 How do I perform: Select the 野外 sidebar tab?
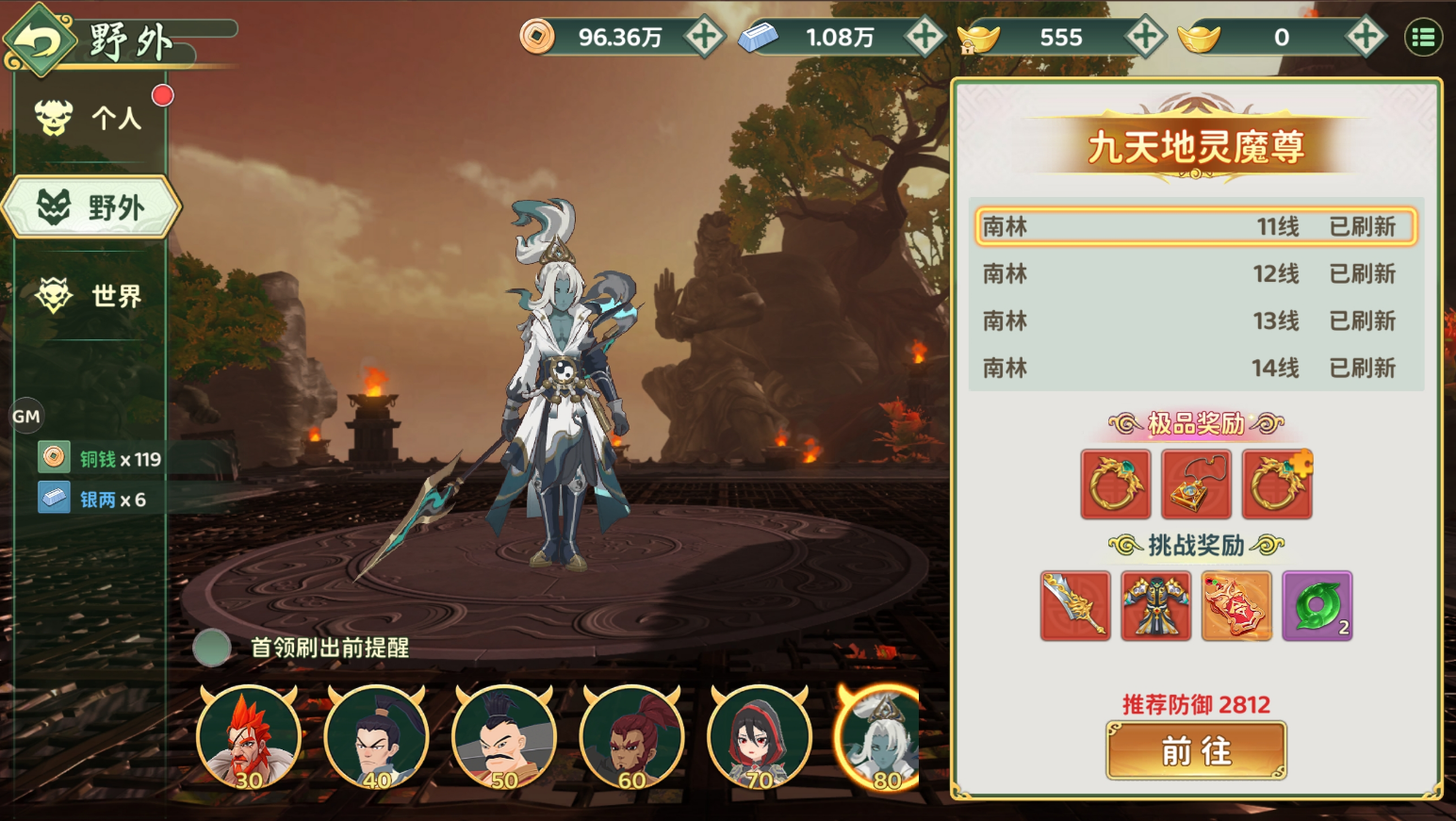pyautogui.click(x=91, y=207)
